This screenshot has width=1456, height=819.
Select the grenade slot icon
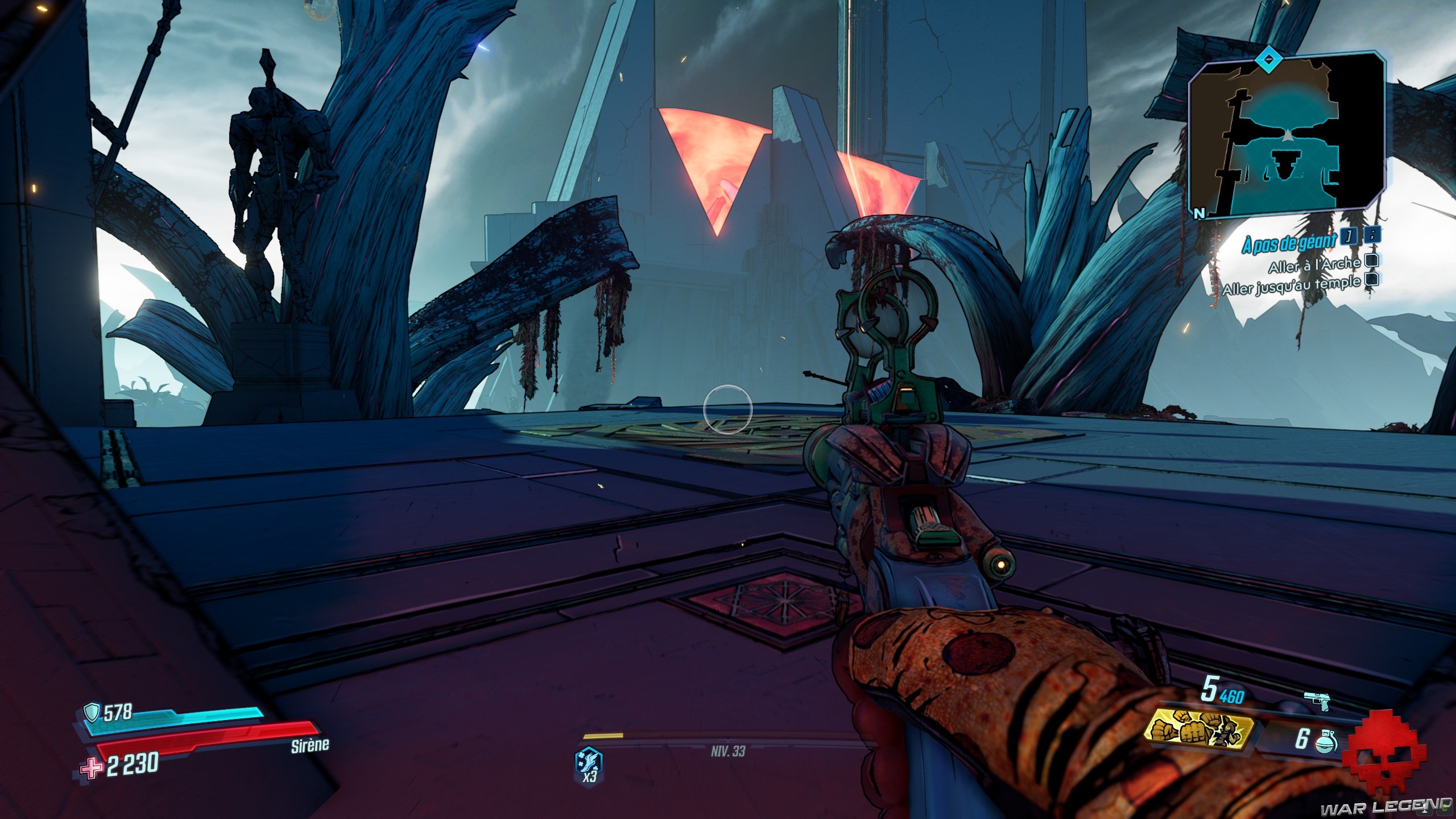pos(1322,741)
